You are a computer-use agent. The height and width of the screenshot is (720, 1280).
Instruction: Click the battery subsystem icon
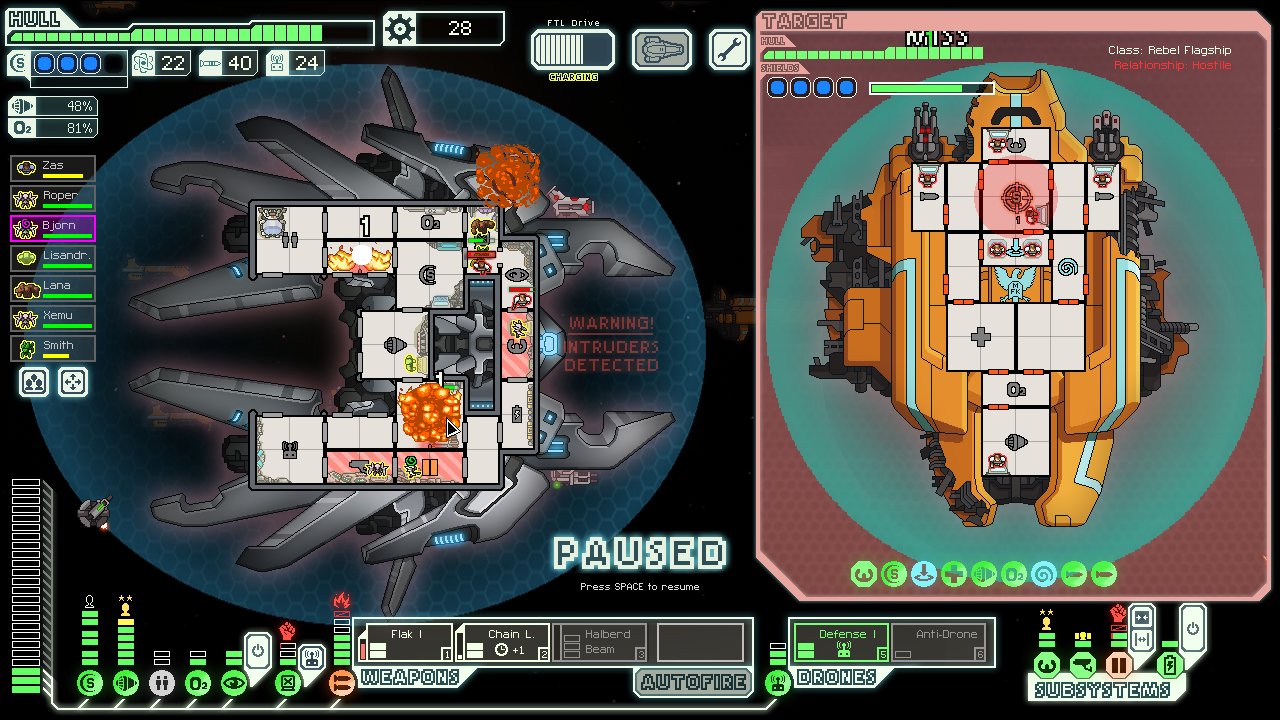pyautogui.click(x=1169, y=664)
